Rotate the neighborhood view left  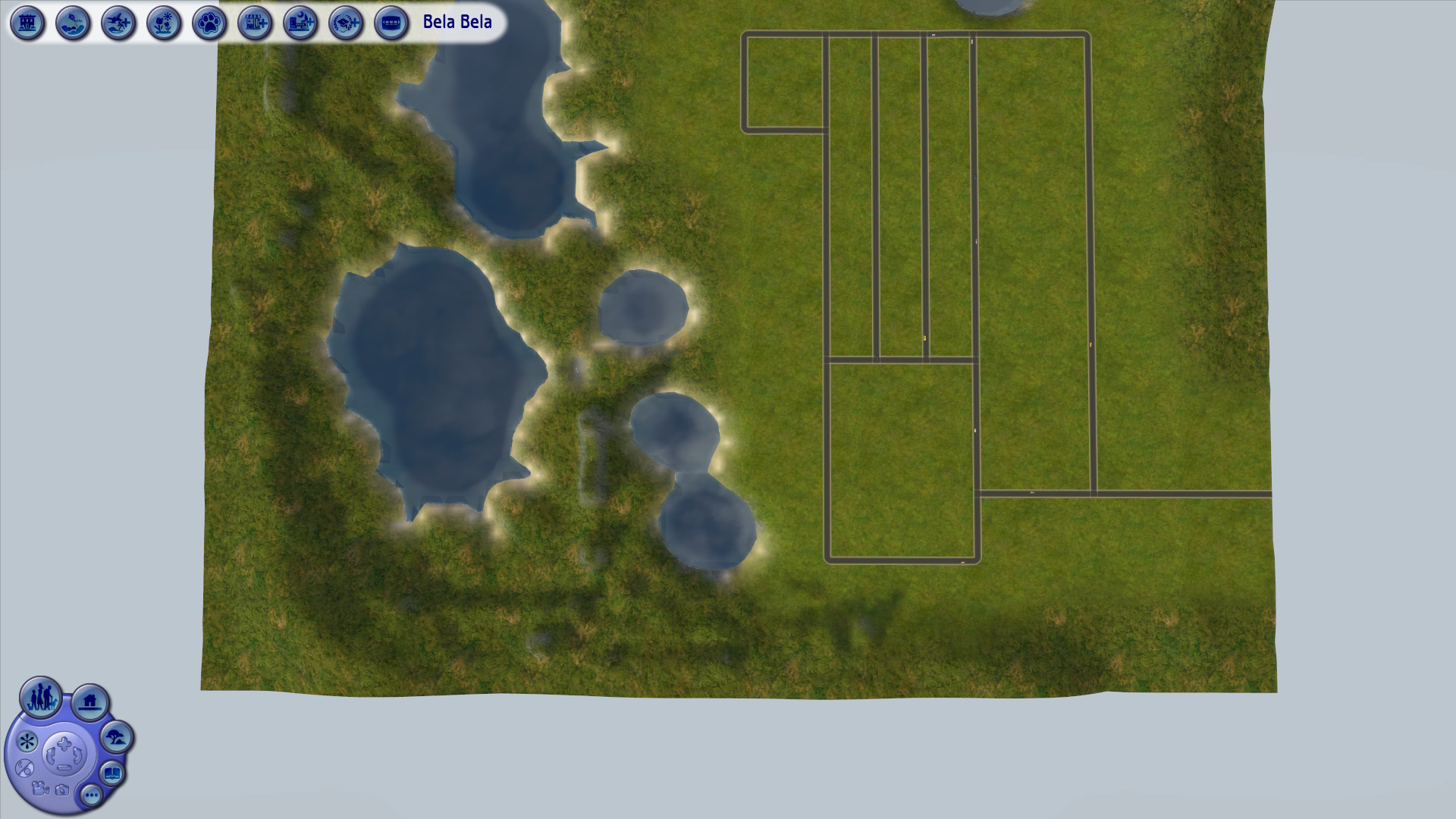[x=51, y=755]
